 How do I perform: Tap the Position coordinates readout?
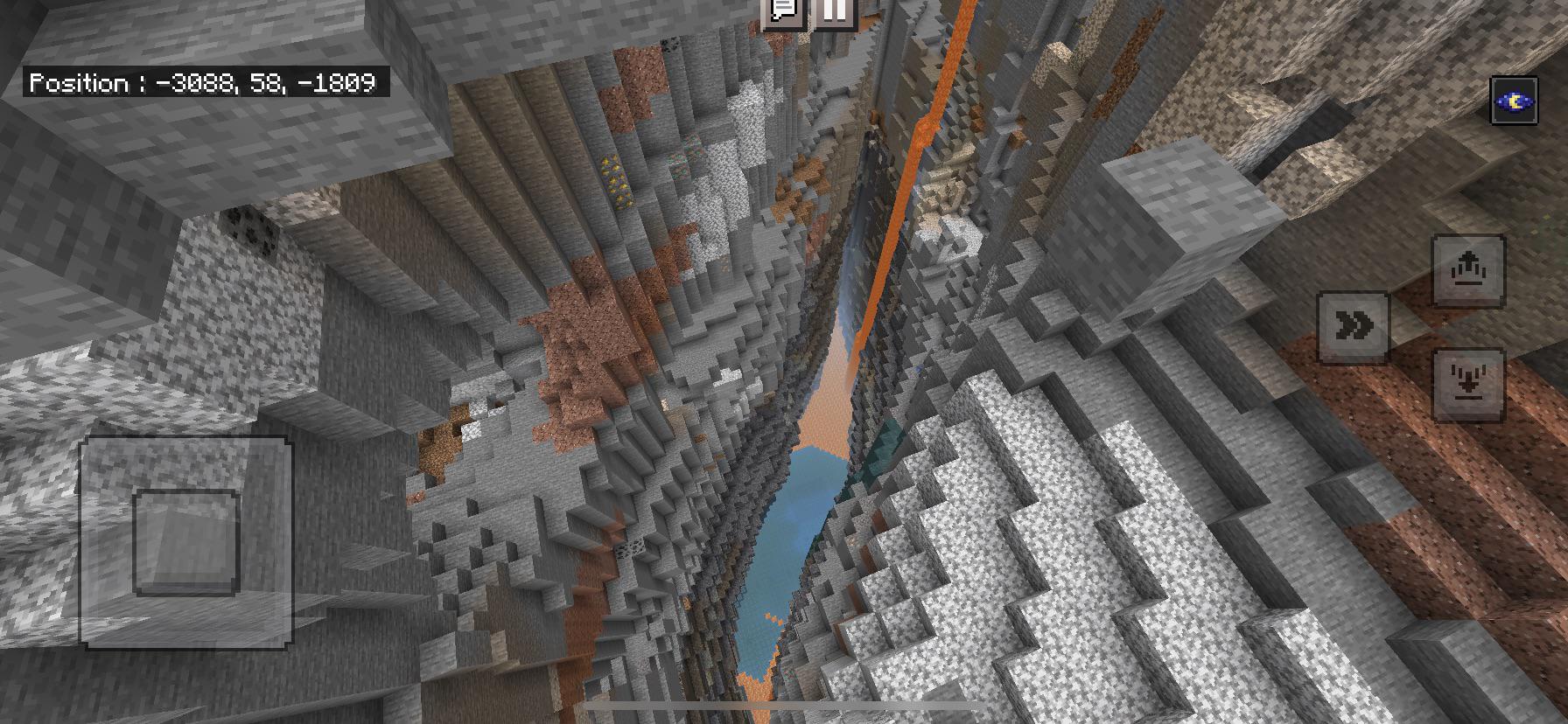(x=206, y=83)
